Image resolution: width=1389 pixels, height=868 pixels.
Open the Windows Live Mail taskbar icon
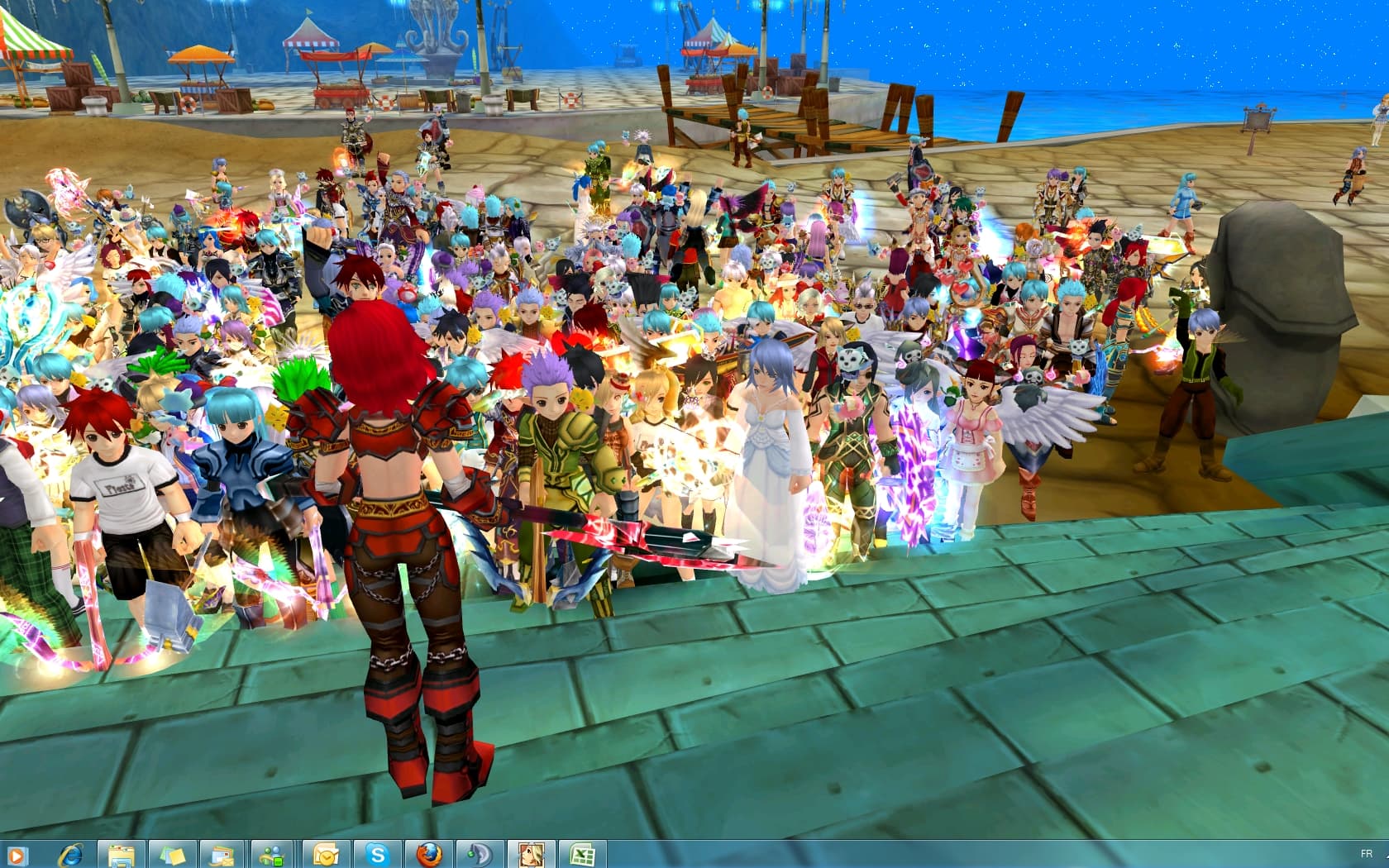pyautogui.click(x=220, y=854)
